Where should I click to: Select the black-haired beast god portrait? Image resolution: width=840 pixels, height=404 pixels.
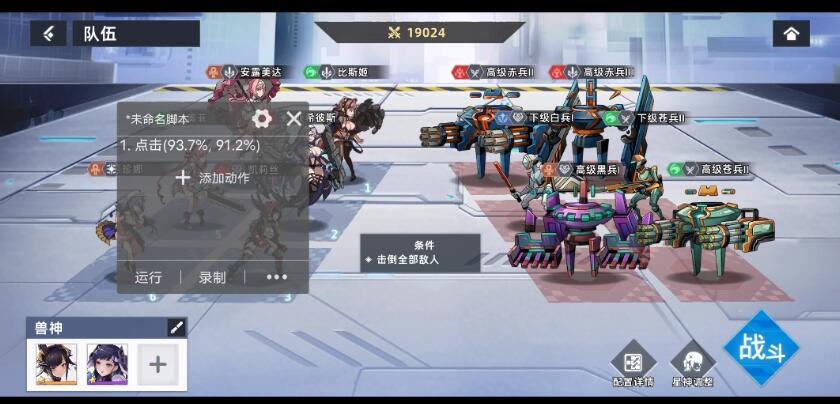click(x=56, y=364)
